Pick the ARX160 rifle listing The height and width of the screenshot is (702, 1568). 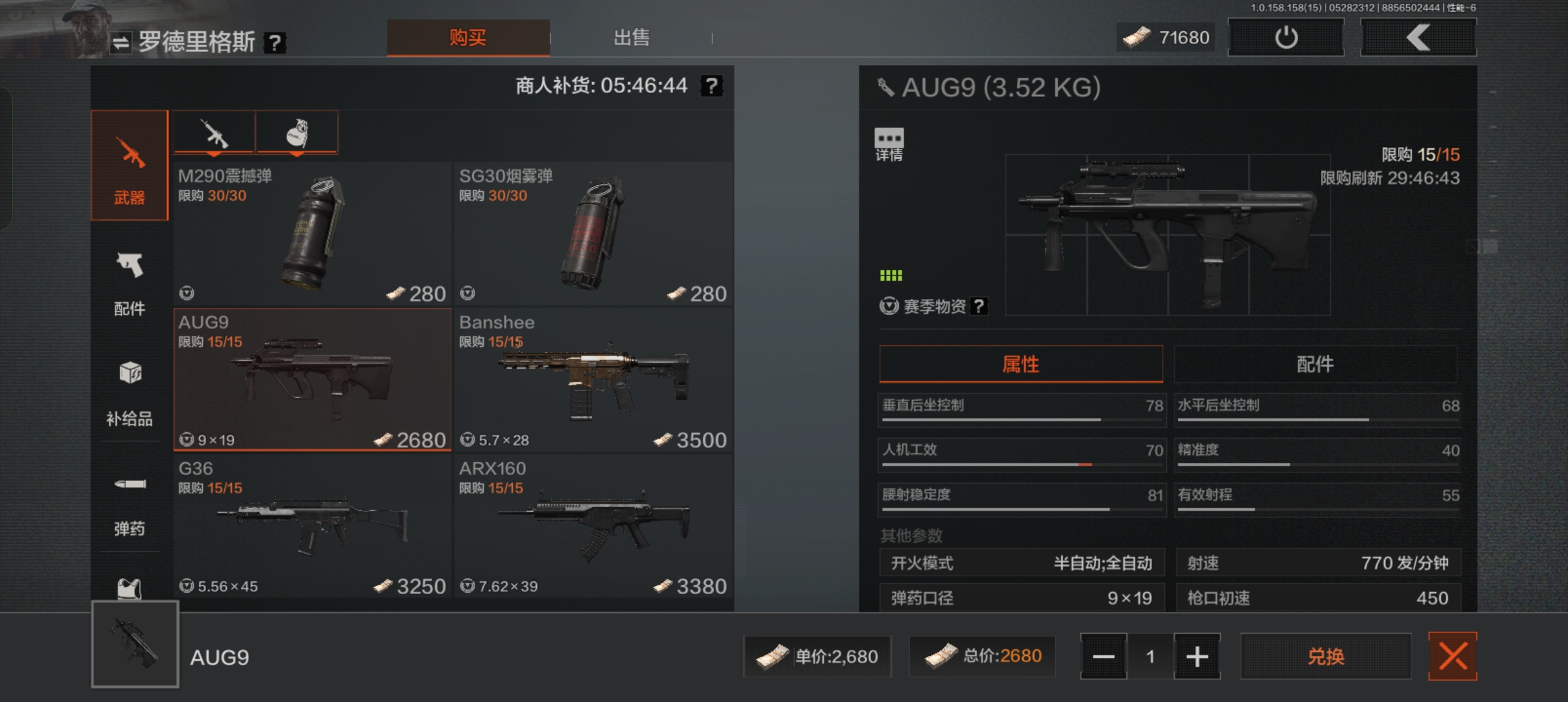tap(593, 526)
